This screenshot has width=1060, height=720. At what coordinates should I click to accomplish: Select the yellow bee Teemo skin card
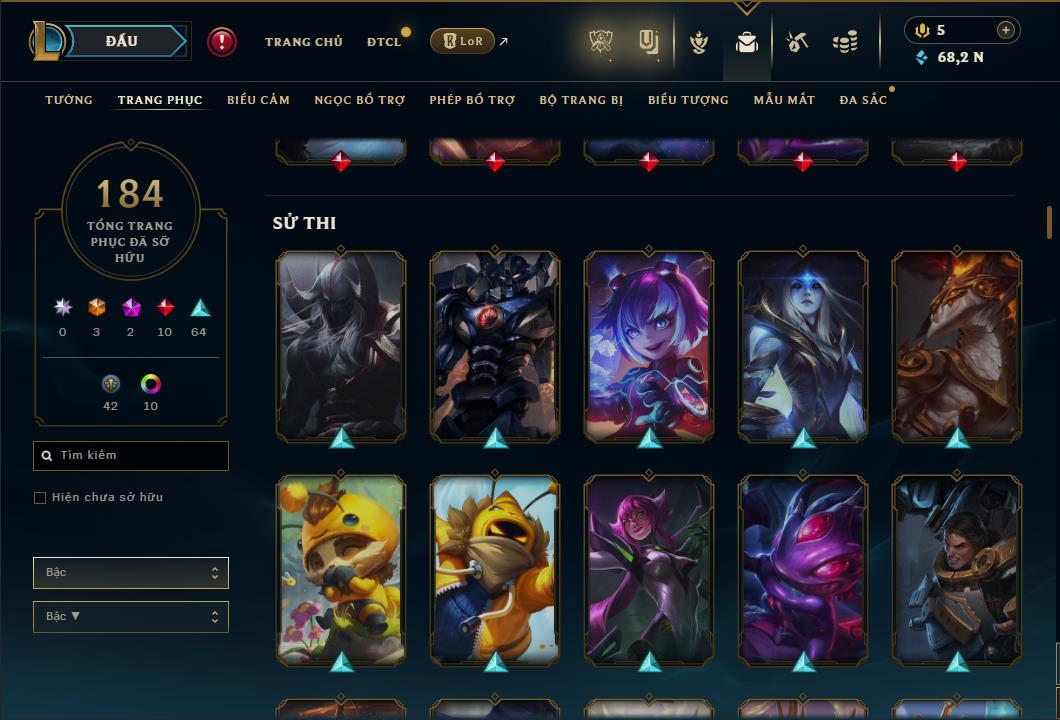(341, 570)
